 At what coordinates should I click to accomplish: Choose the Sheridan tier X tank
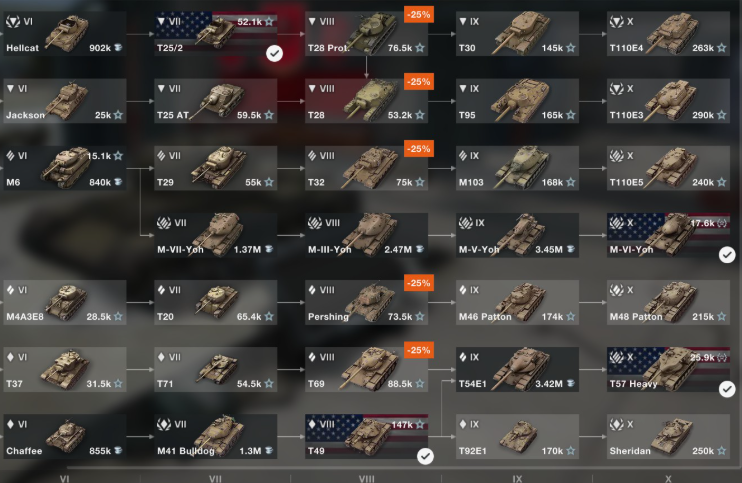pos(668,436)
